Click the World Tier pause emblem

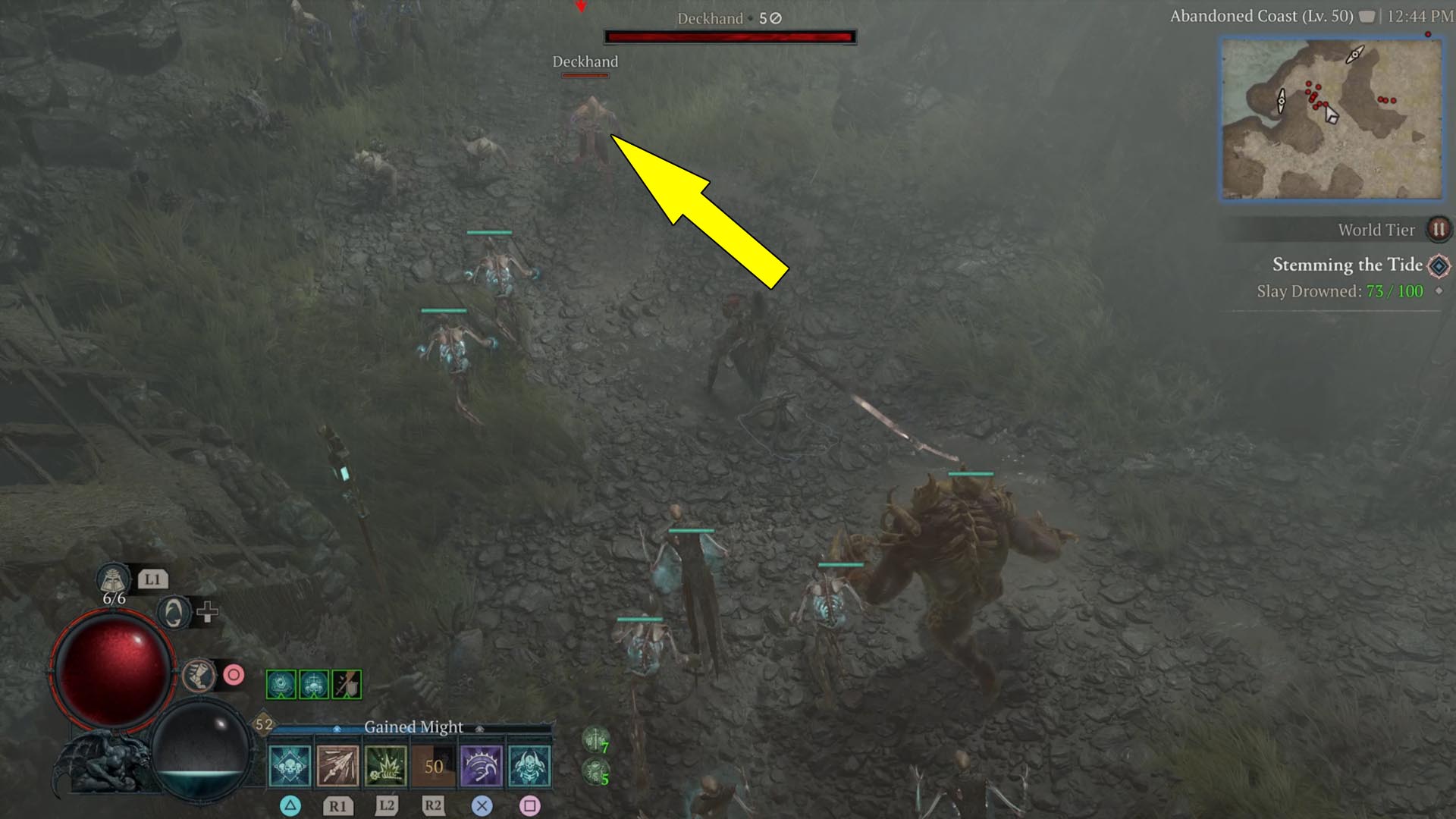point(1439,230)
